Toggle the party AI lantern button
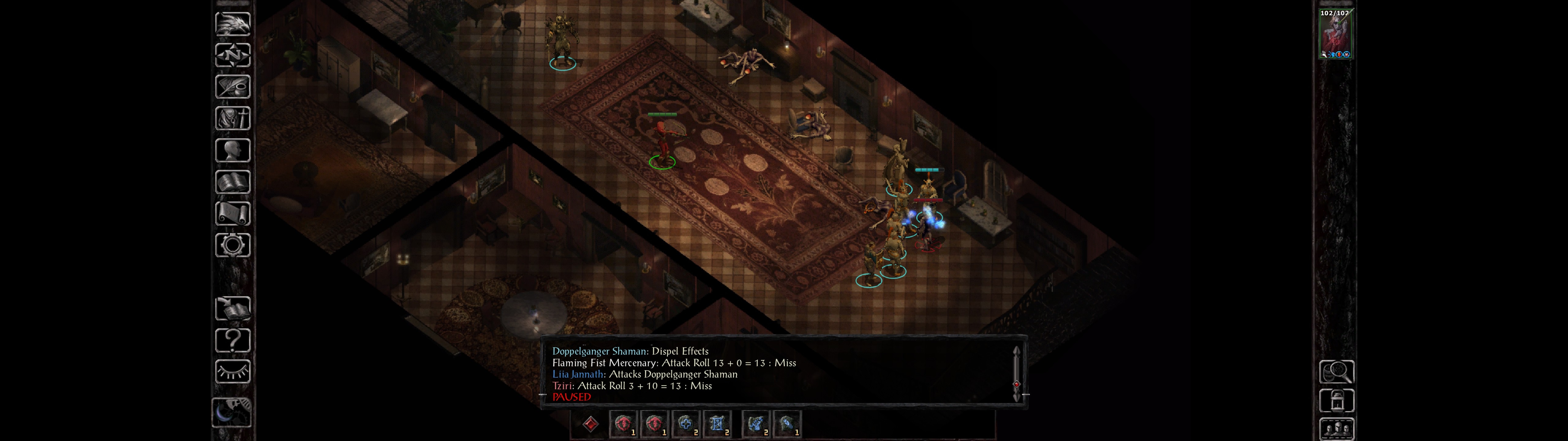This screenshot has height=441, width=1568. (x=1336, y=401)
